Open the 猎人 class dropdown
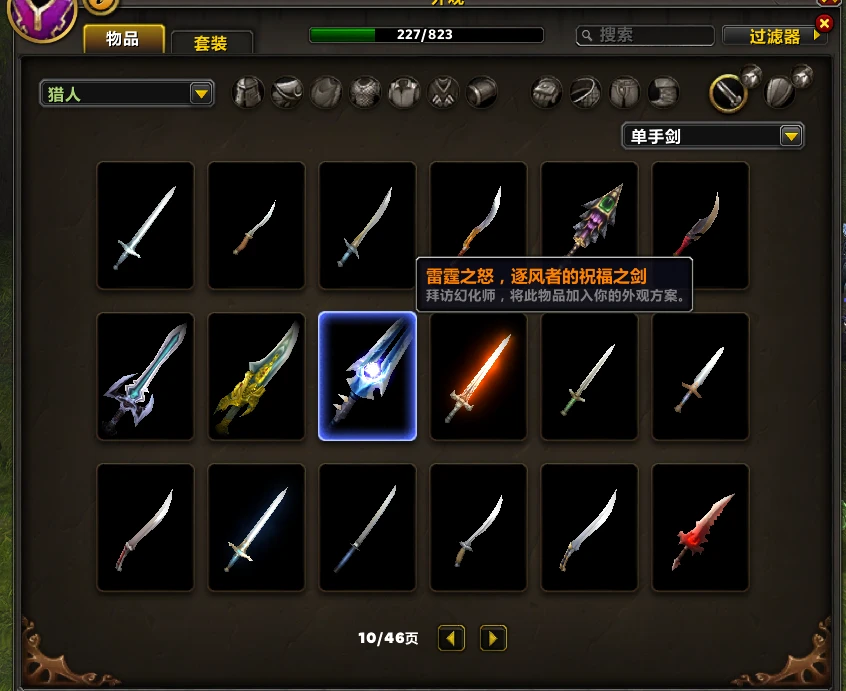 (127, 94)
